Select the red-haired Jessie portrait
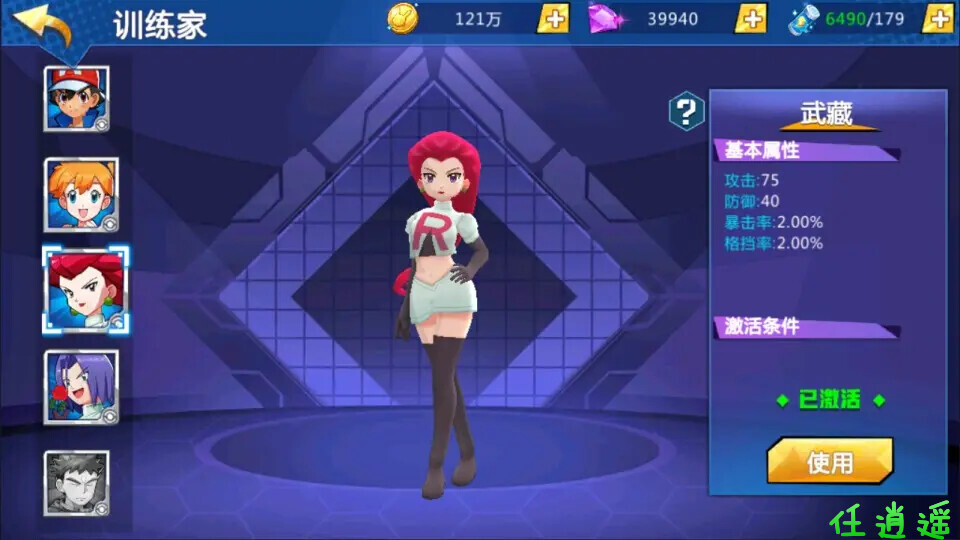Image resolution: width=960 pixels, height=540 pixels. [84, 290]
